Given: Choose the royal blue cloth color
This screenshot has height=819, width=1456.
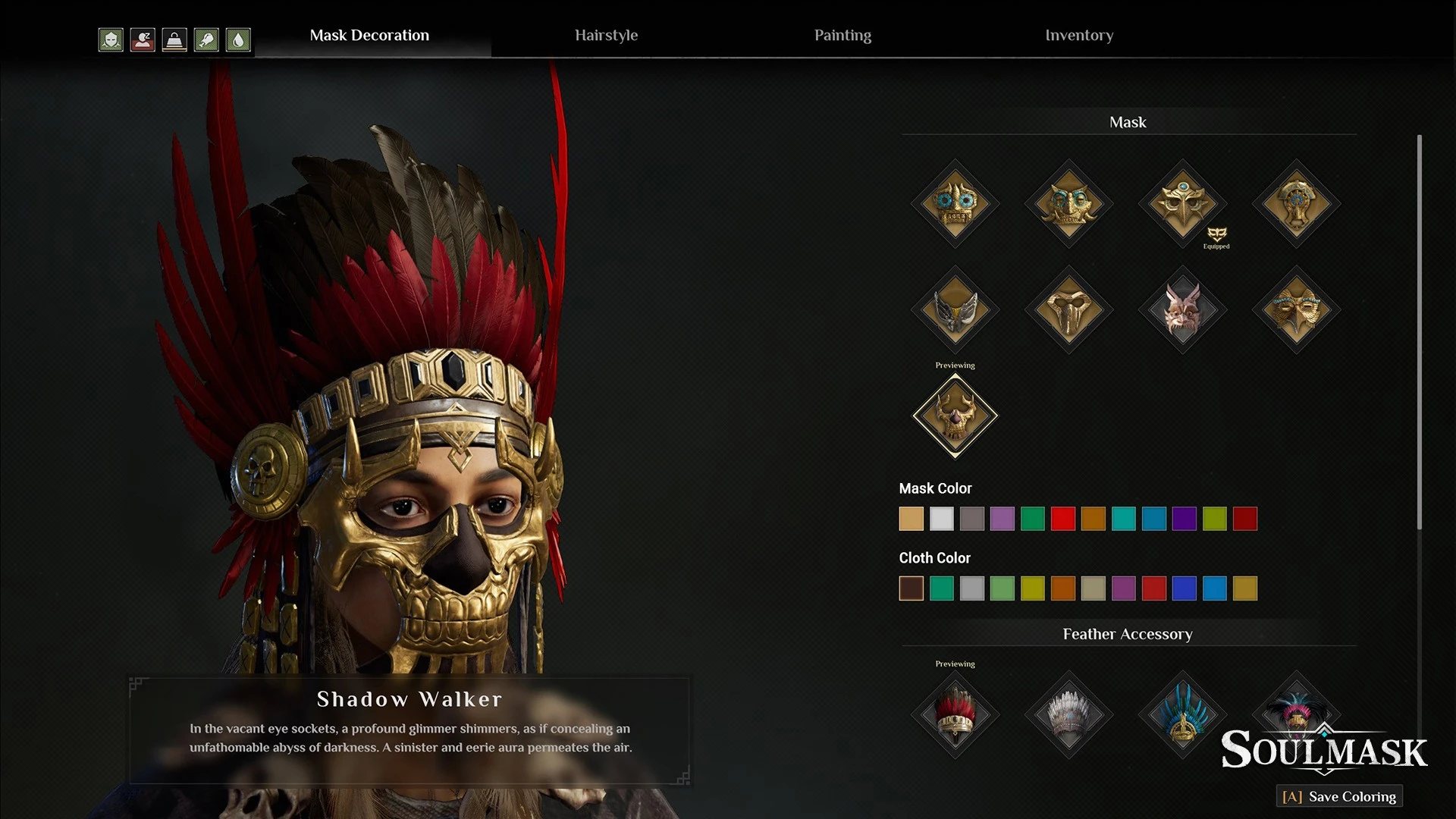Looking at the screenshot, I should 1184,588.
